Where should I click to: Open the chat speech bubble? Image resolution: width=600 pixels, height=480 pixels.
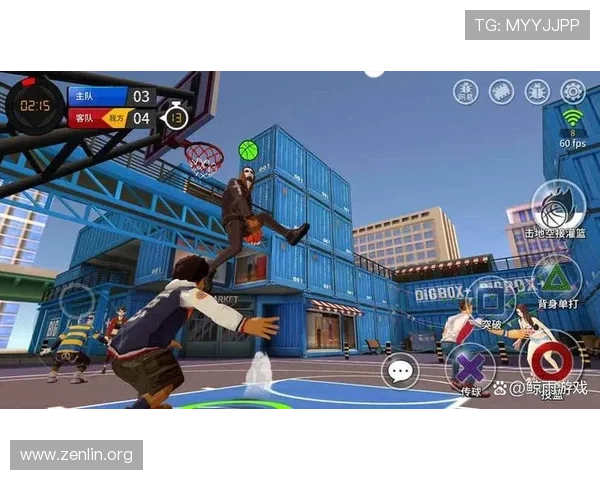pyautogui.click(x=400, y=372)
